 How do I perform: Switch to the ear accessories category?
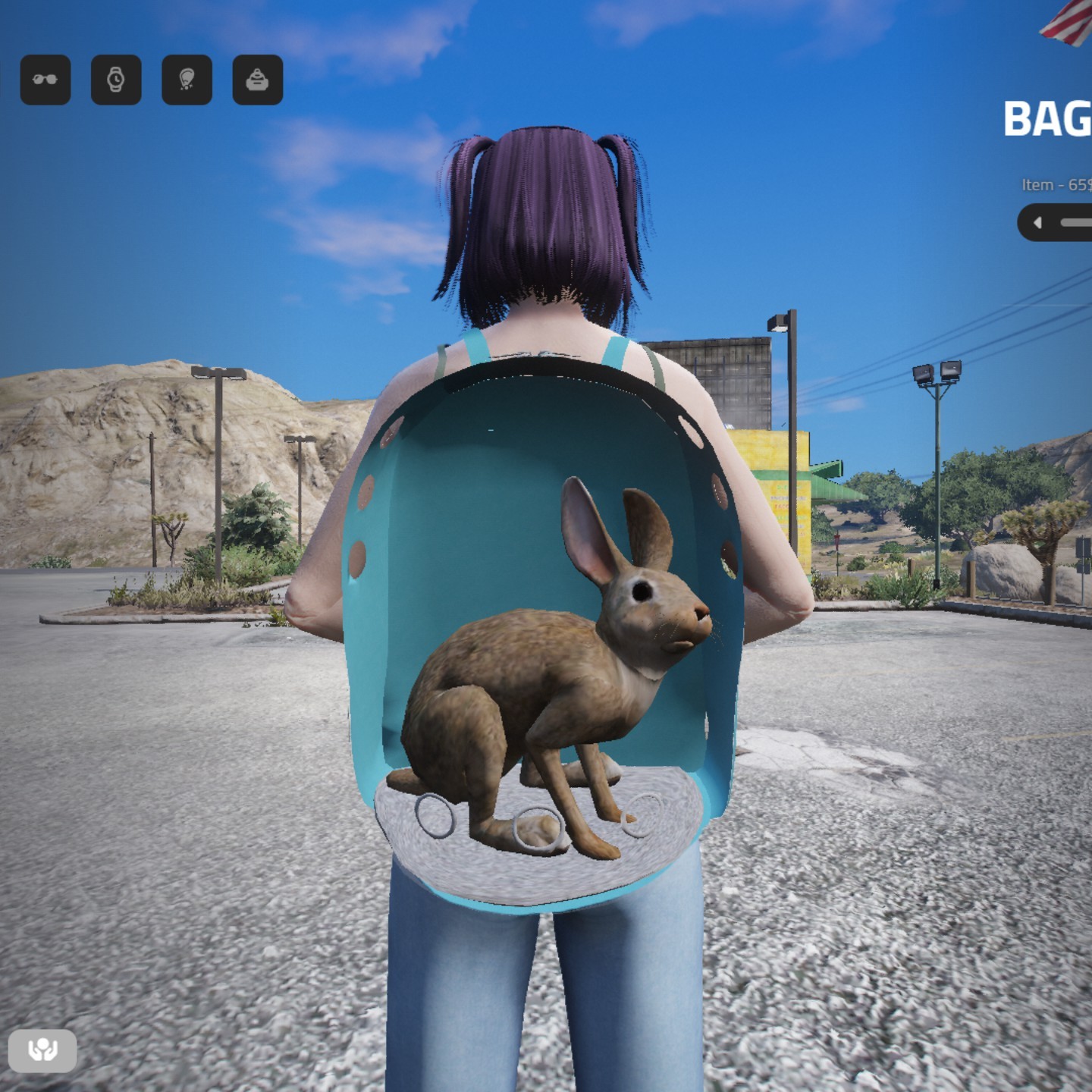point(187,80)
